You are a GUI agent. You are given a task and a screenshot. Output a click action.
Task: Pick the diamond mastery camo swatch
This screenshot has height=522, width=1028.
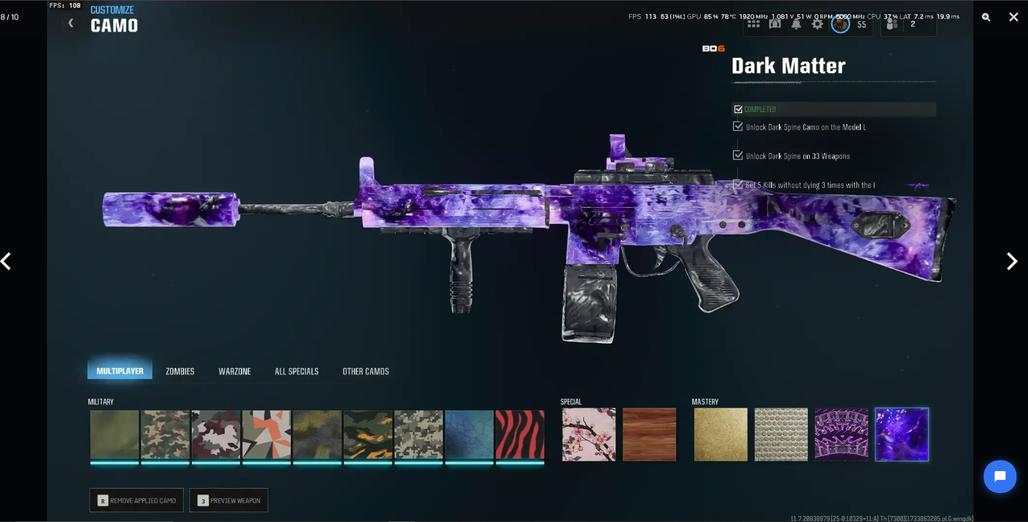coord(781,434)
